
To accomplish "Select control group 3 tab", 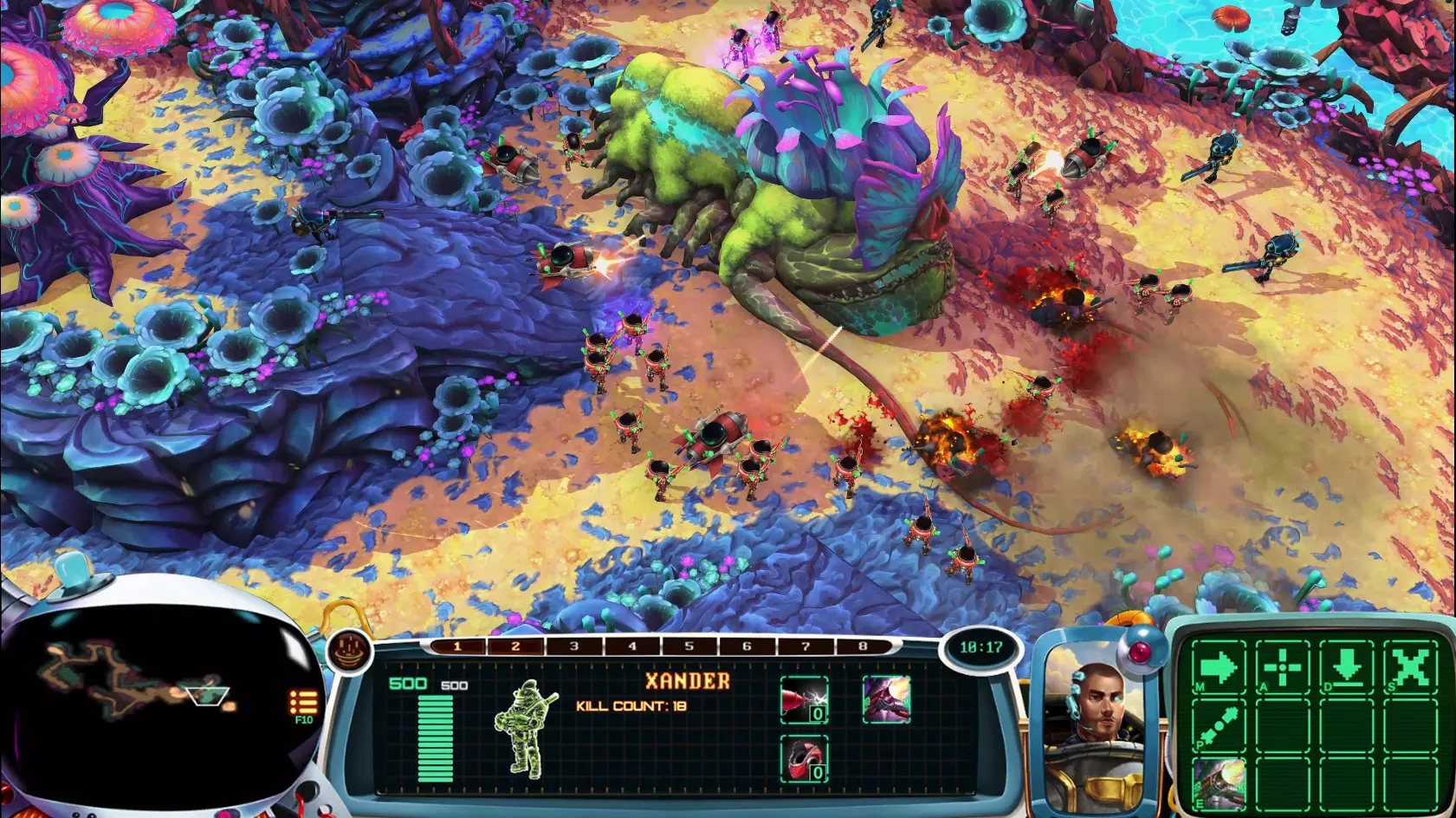I will [573, 646].
